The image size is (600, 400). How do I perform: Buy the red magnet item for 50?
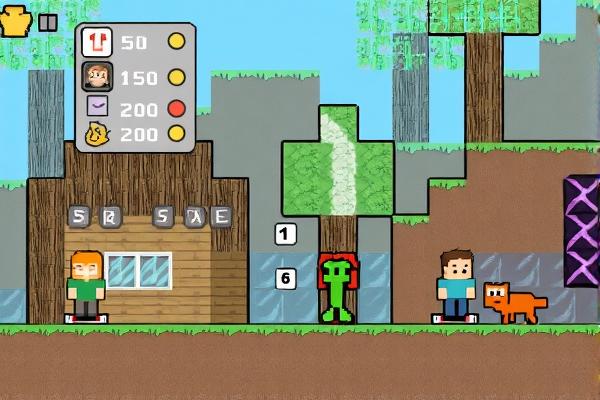coord(97,42)
